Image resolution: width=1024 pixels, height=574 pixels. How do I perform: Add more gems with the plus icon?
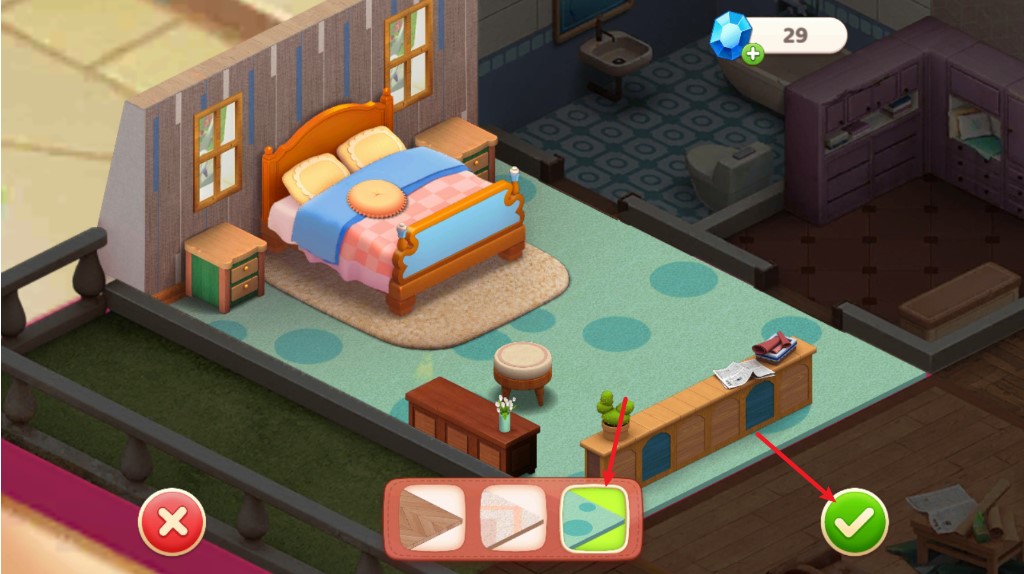[x=754, y=53]
